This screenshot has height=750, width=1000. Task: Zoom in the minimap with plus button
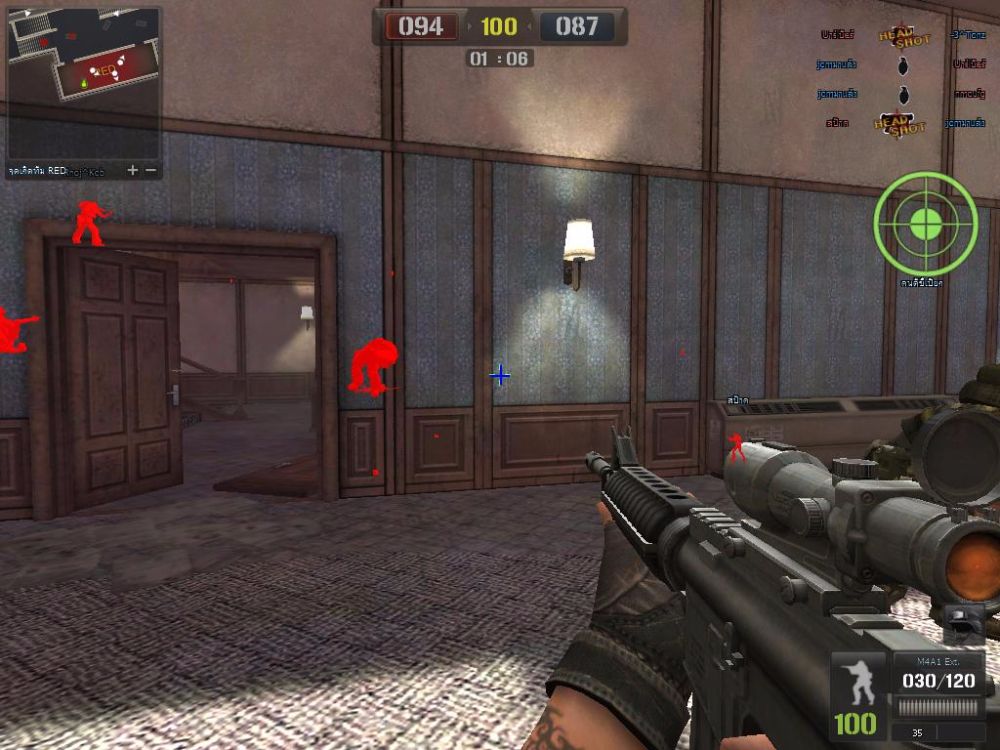(133, 170)
